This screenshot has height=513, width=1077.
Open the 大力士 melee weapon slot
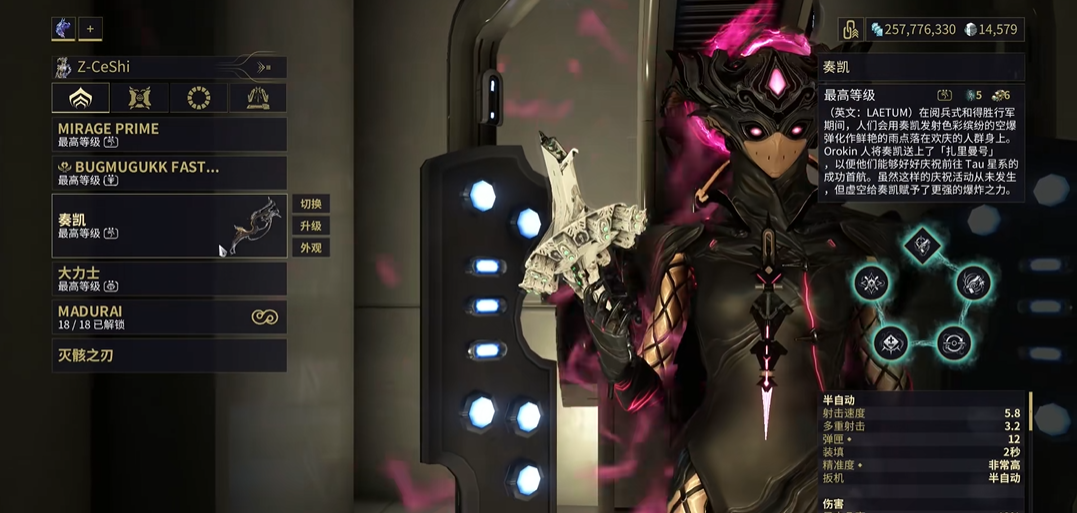tap(169, 278)
